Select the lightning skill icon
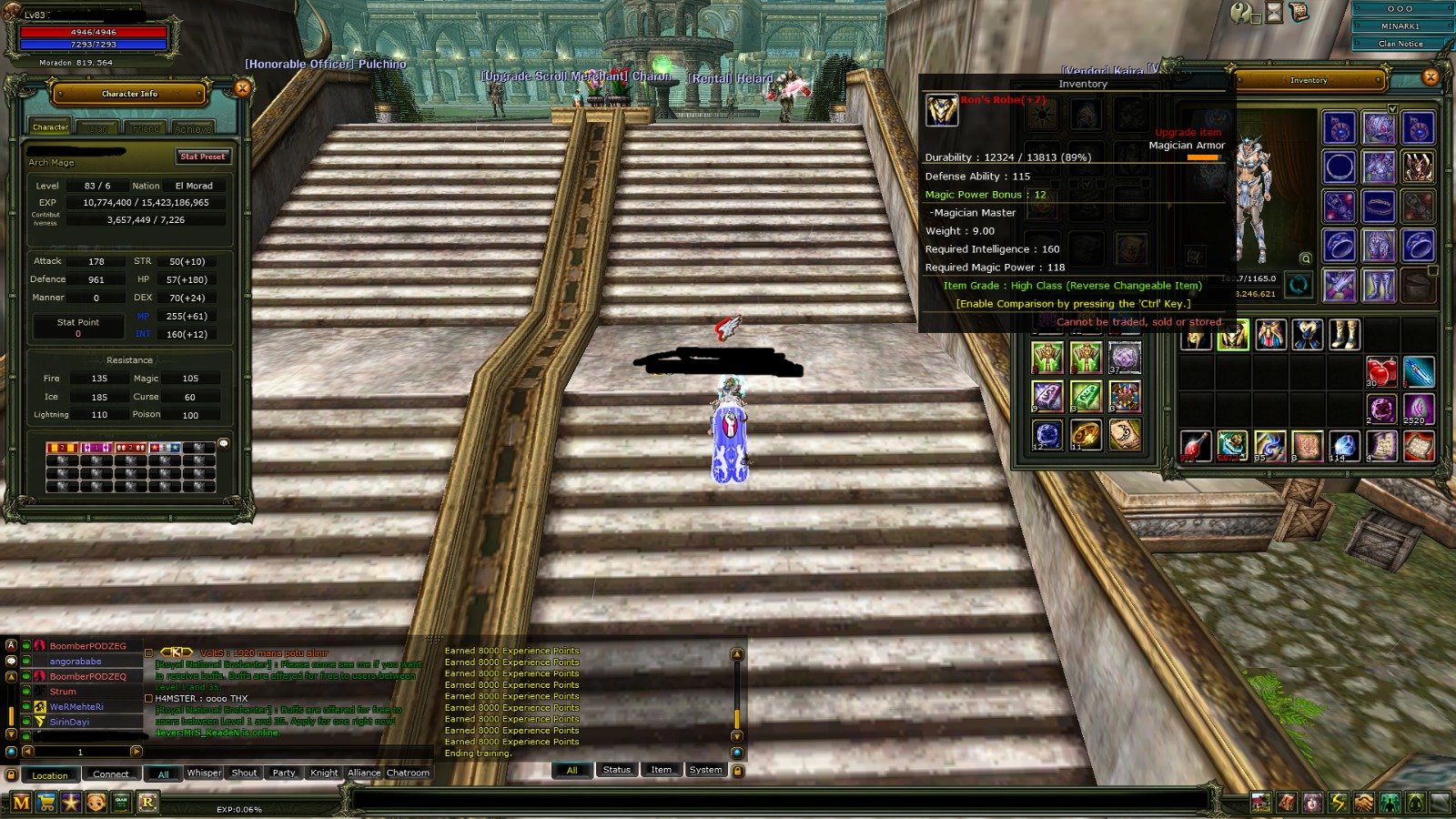This screenshot has width=1456, height=819. point(1338,801)
